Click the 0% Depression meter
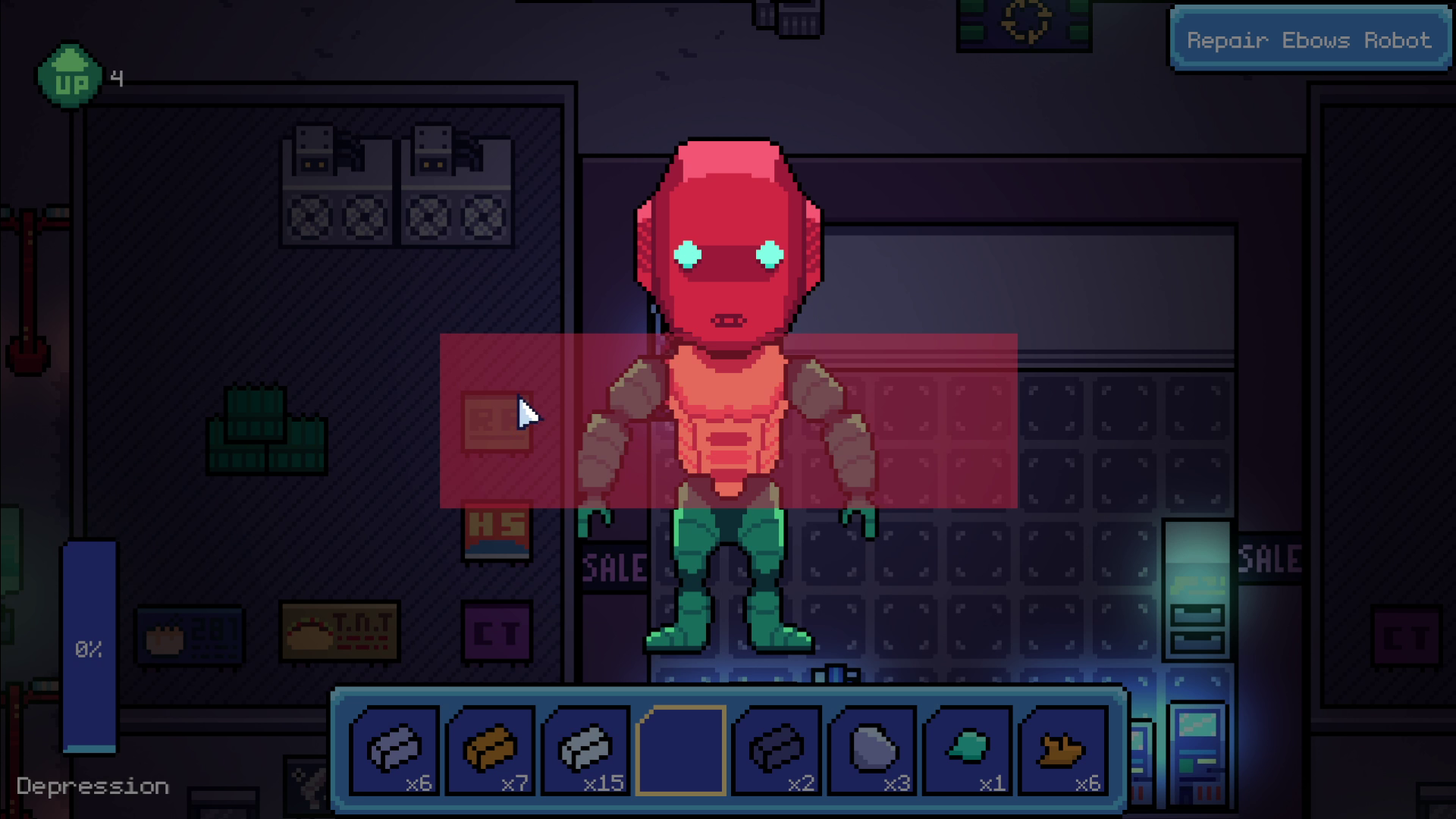 pyautogui.click(x=89, y=648)
